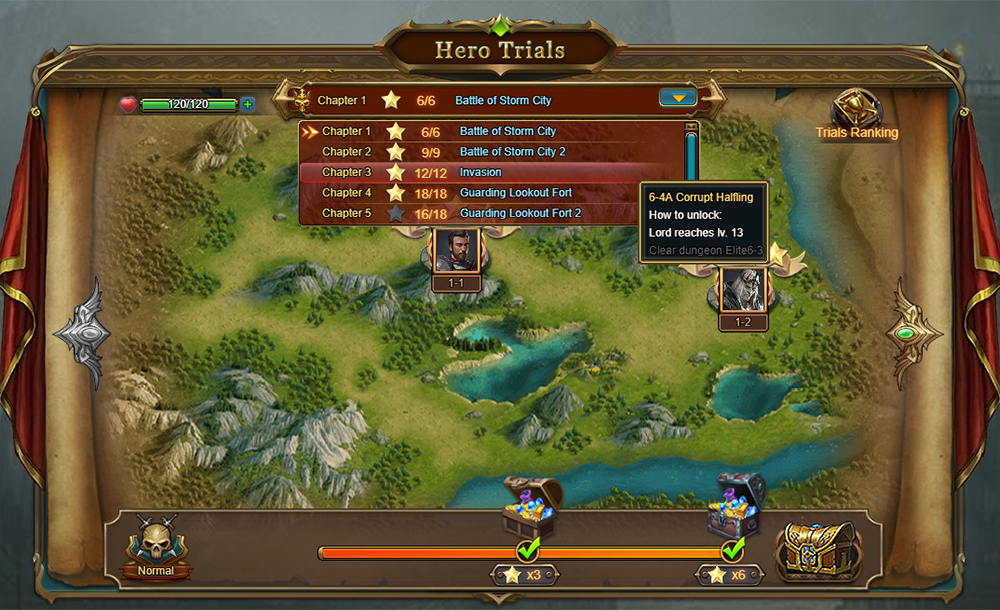Go to previous chapter with left arrow
Screen dimensions: 1000x610
pos(83,333)
